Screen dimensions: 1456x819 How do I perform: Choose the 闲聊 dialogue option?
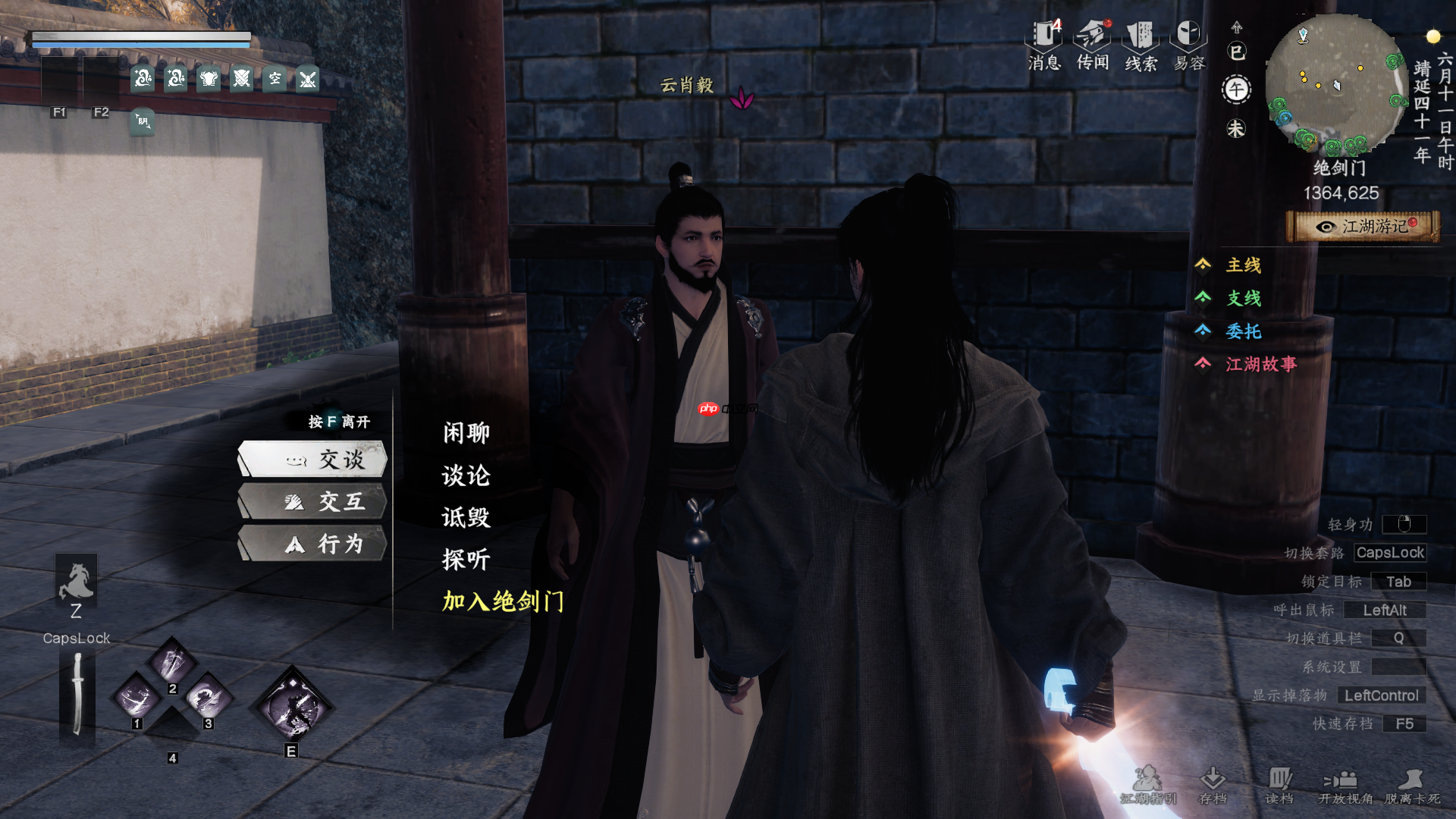click(466, 433)
